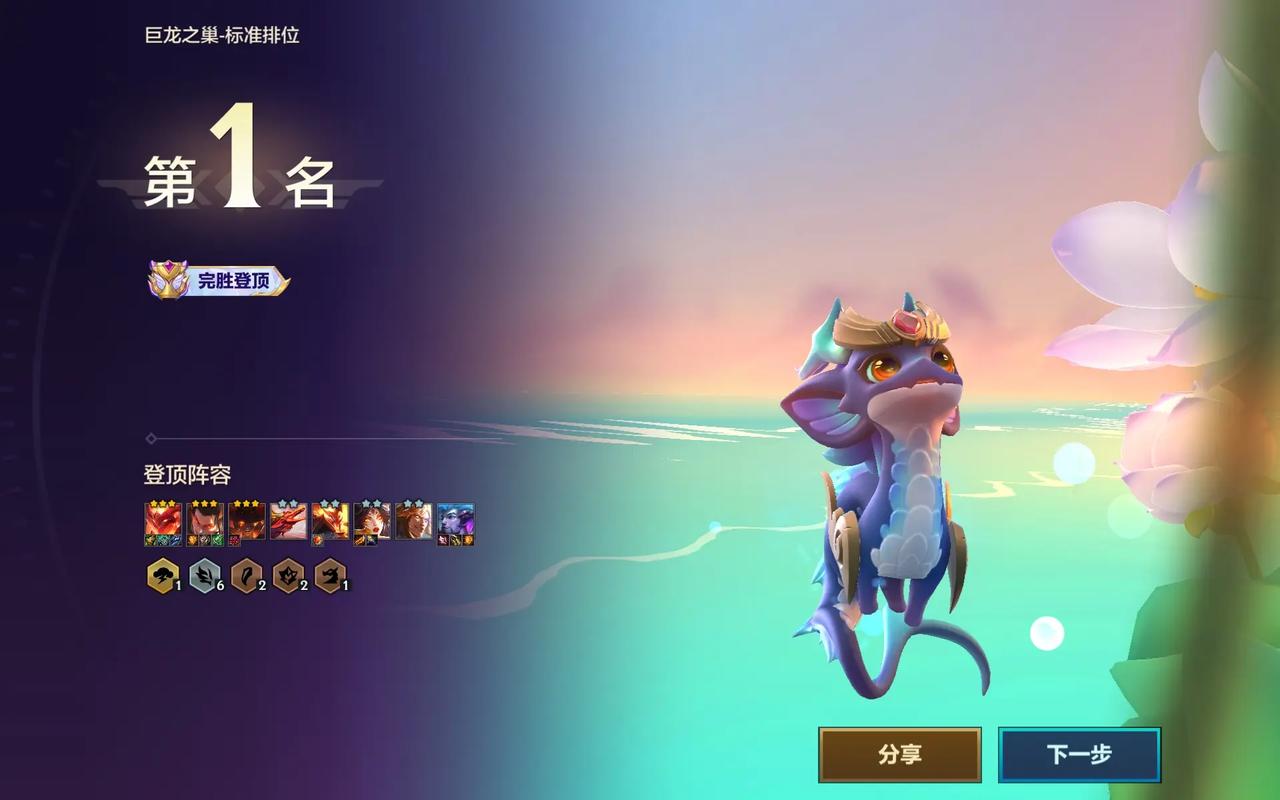Show the silver trait icon with count 6
This screenshot has width=1280, height=800.
(203, 576)
